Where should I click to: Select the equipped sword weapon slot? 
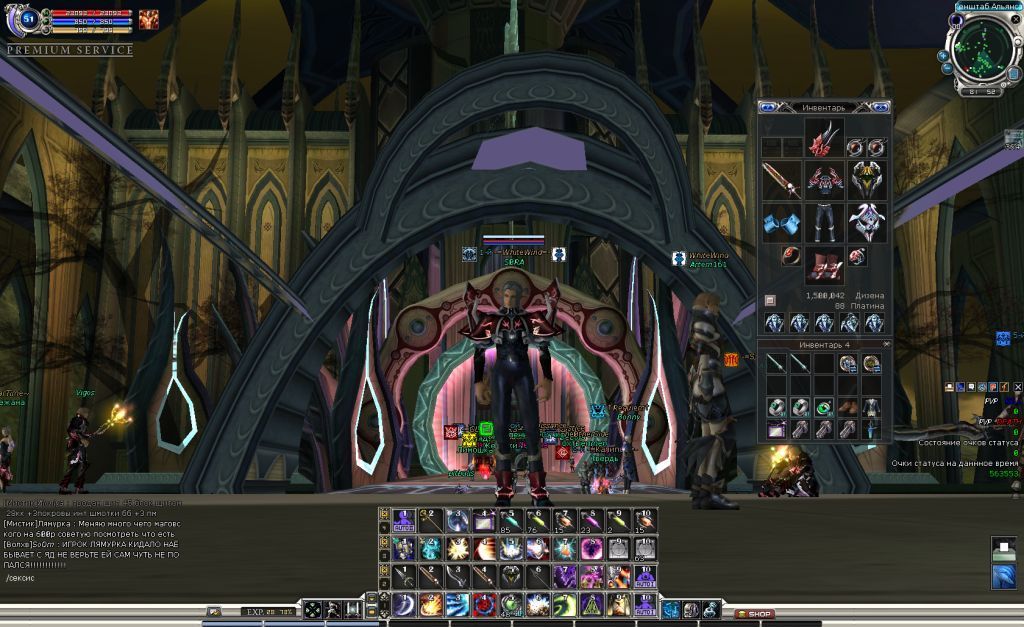click(781, 181)
